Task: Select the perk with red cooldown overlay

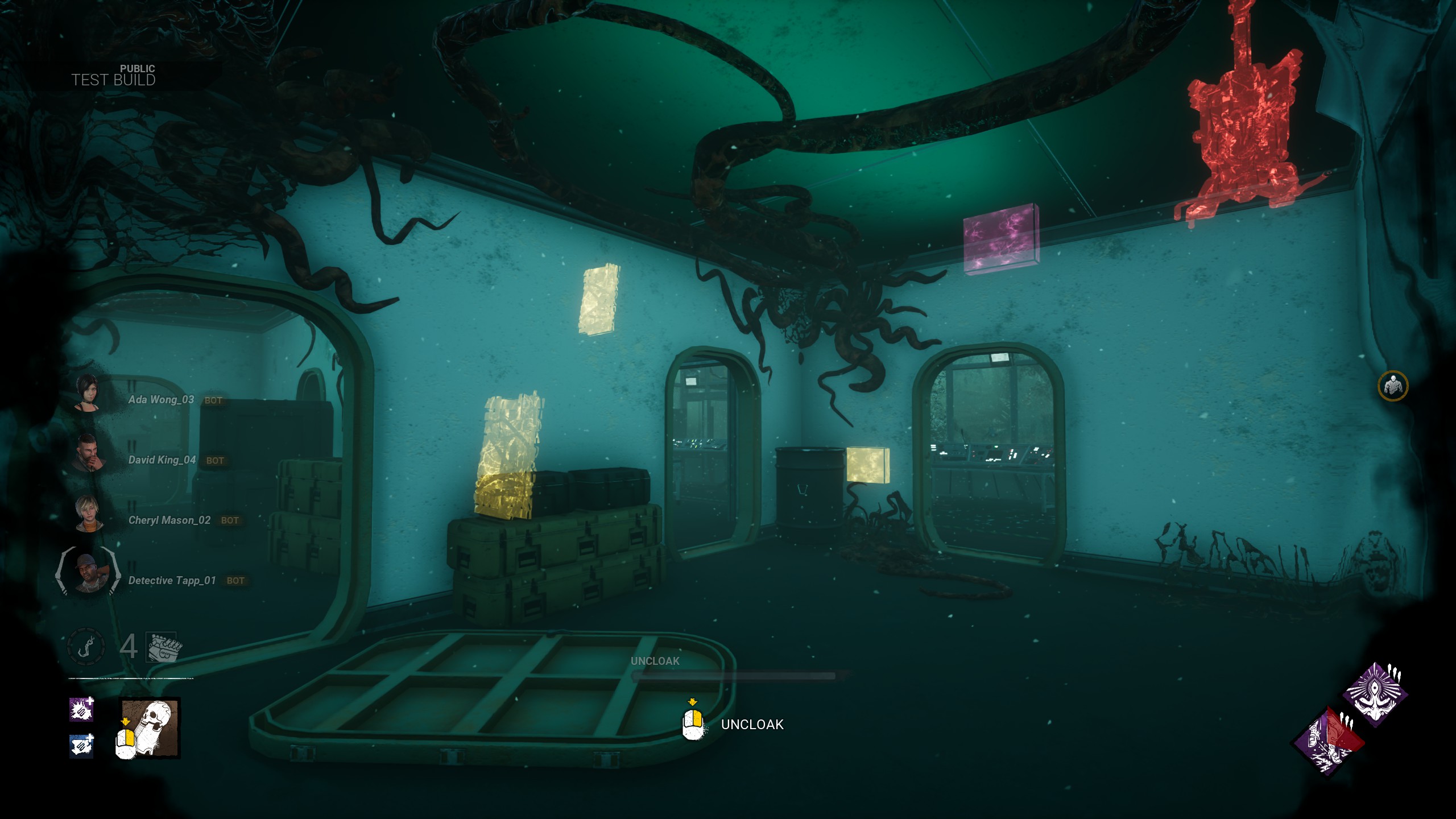Action: click(1328, 741)
